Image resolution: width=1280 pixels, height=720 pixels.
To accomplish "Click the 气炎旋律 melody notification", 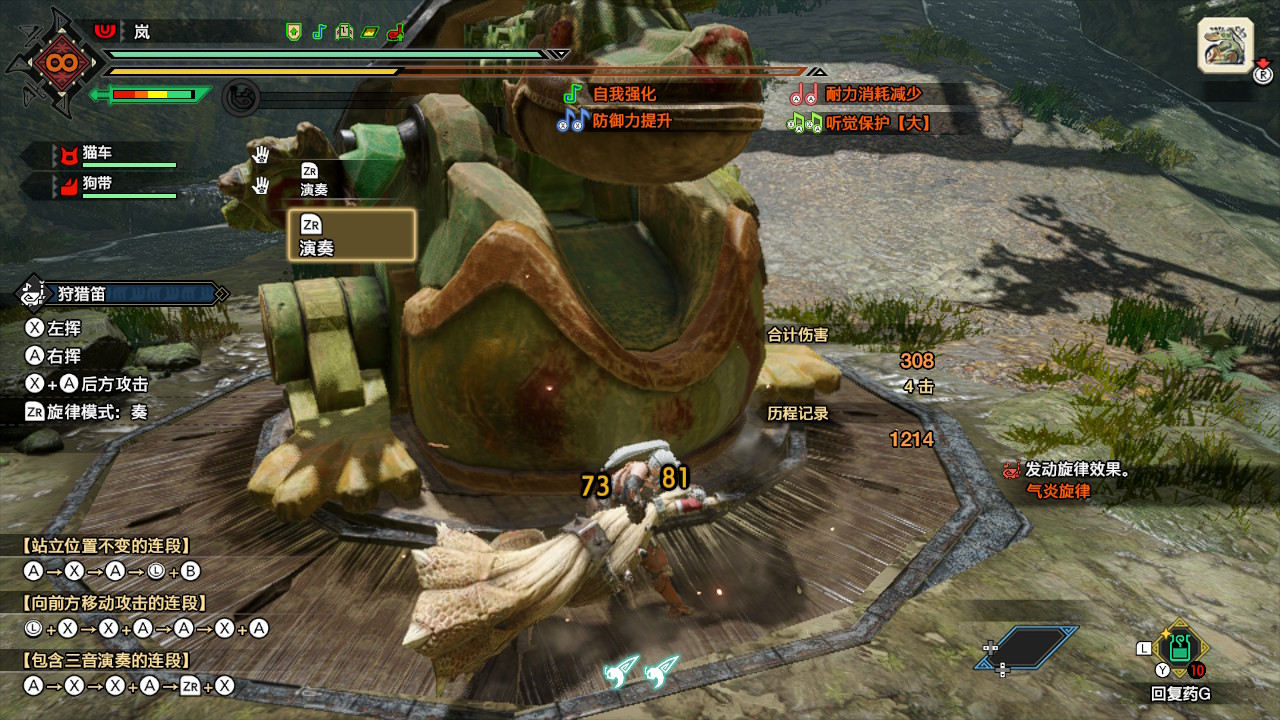I will click(x=1058, y=491).
